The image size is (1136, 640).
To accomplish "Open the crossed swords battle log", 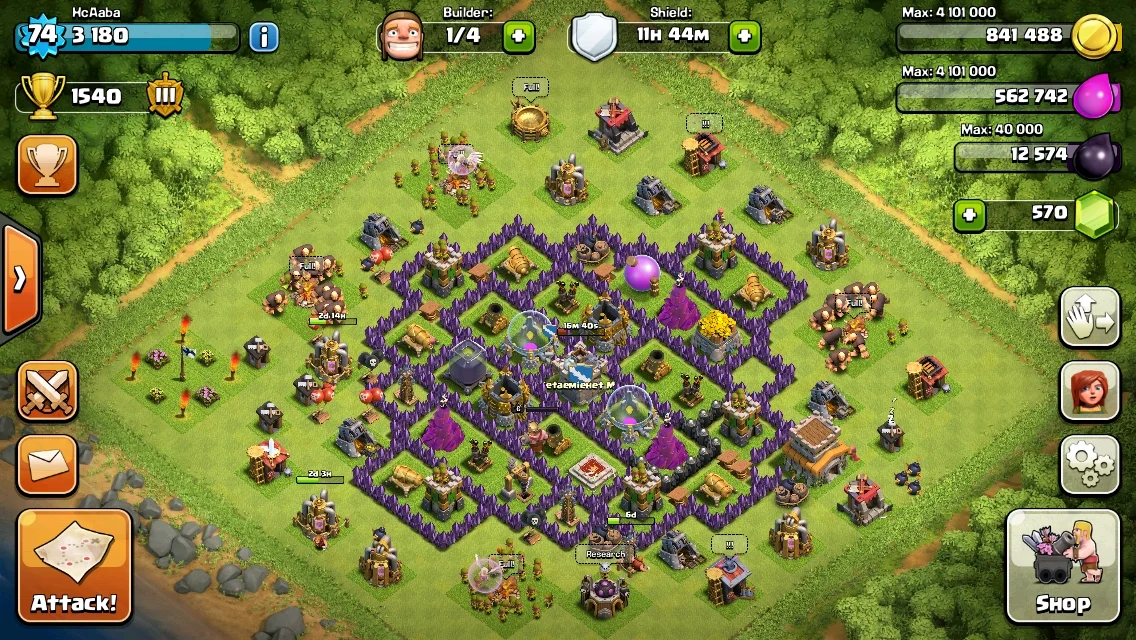I will pos(47,391).
